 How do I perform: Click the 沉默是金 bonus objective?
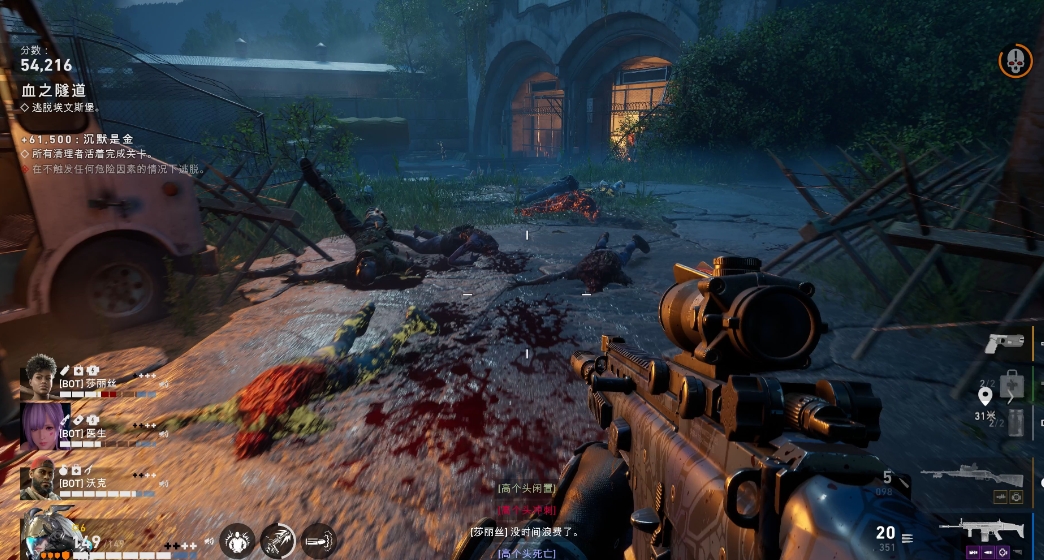point(92,140)
